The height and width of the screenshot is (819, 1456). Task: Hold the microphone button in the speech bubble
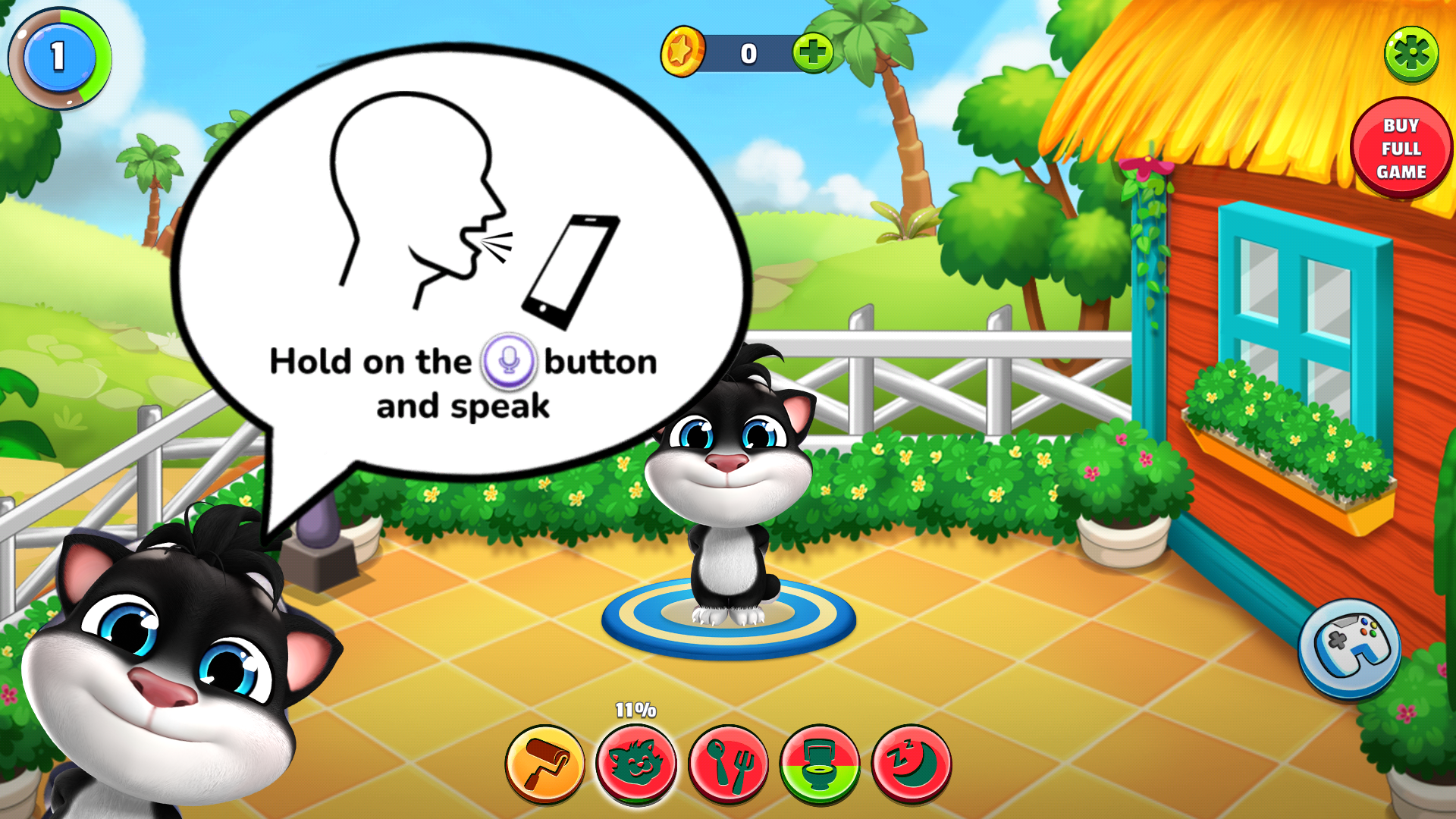(x=510, y=362)
